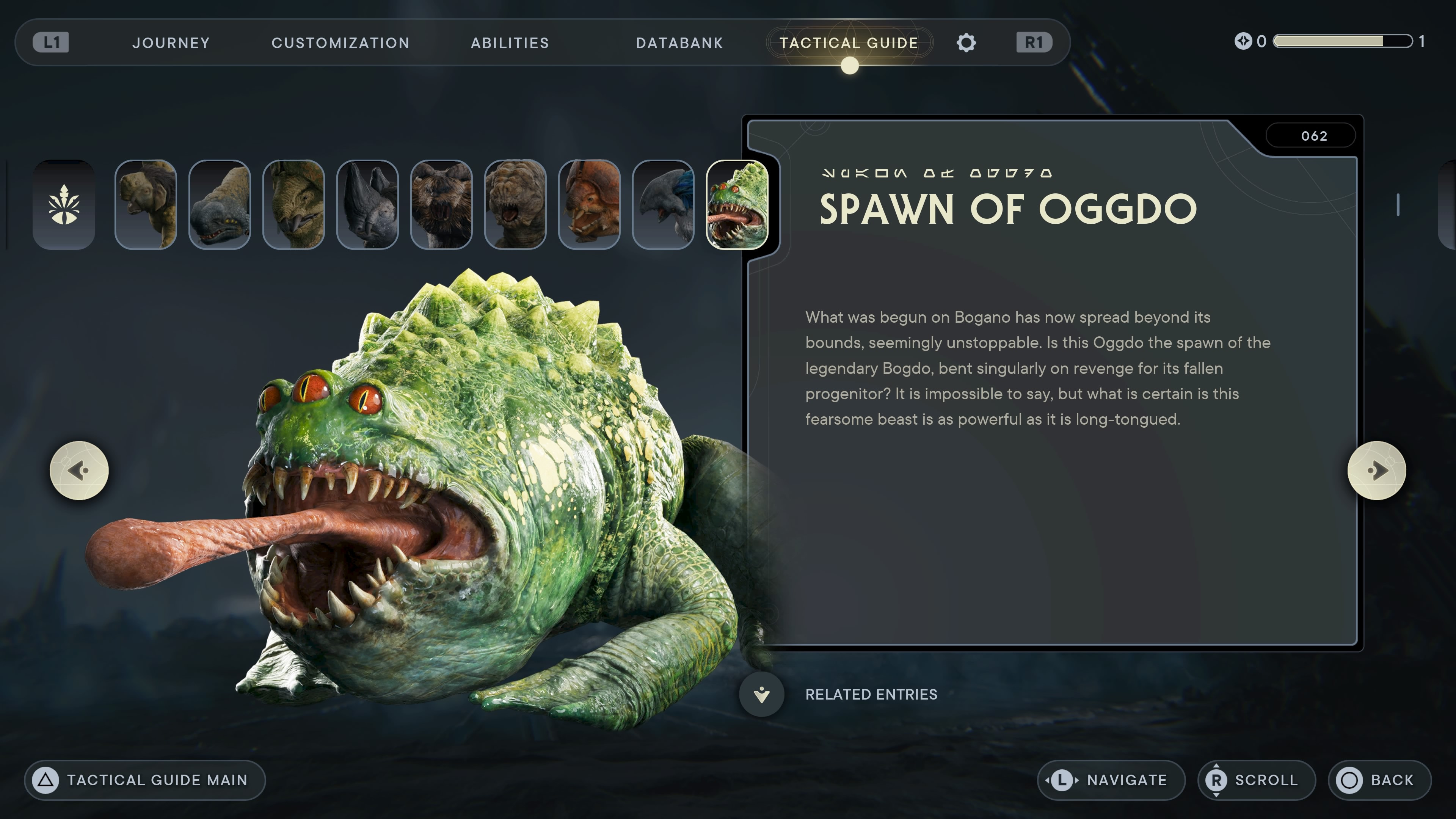
Task: Choose the tan creature with dark mane thumbnail
Action: (x=146, y=205)
